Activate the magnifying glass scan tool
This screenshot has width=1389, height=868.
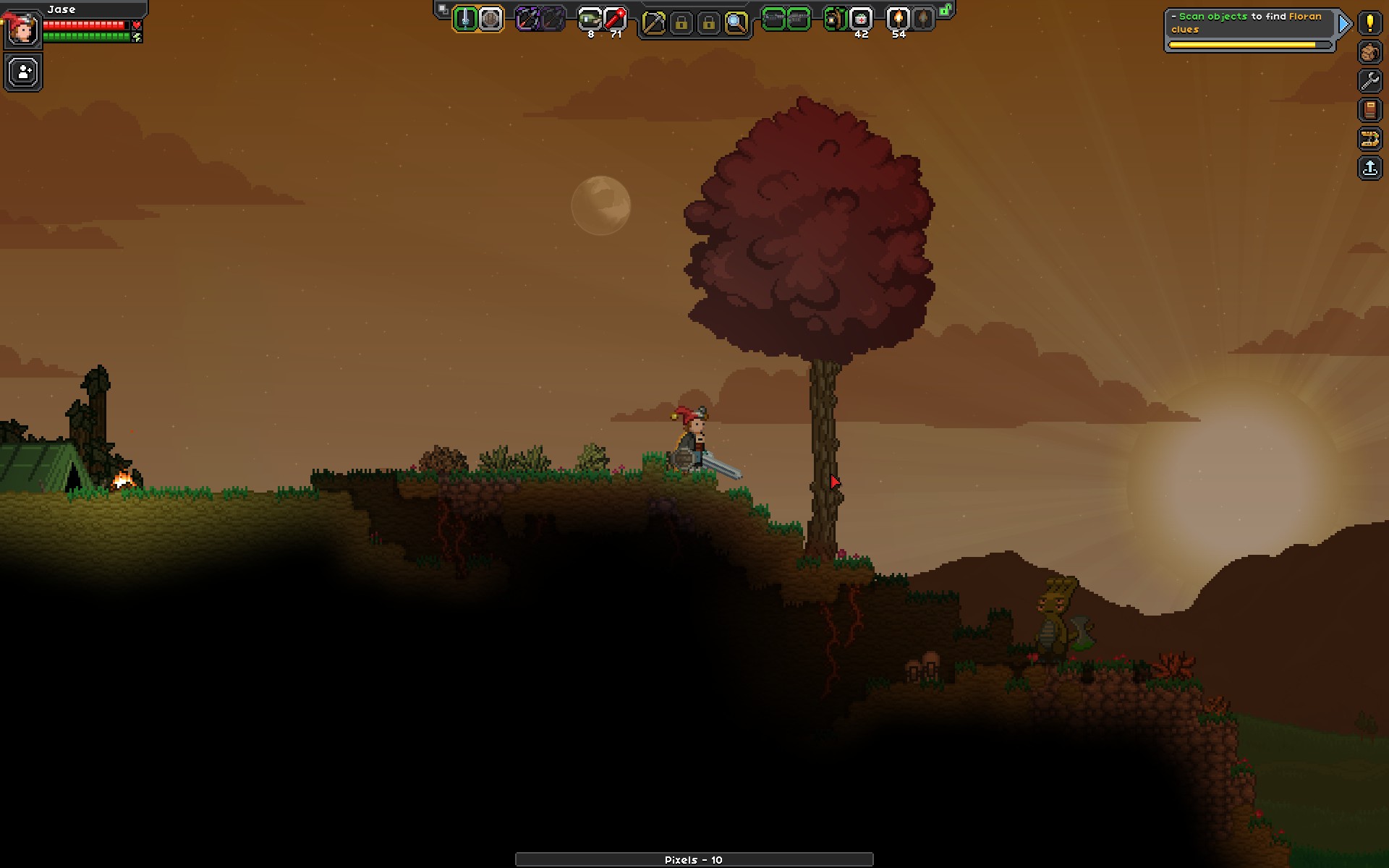tap(736, 22)
